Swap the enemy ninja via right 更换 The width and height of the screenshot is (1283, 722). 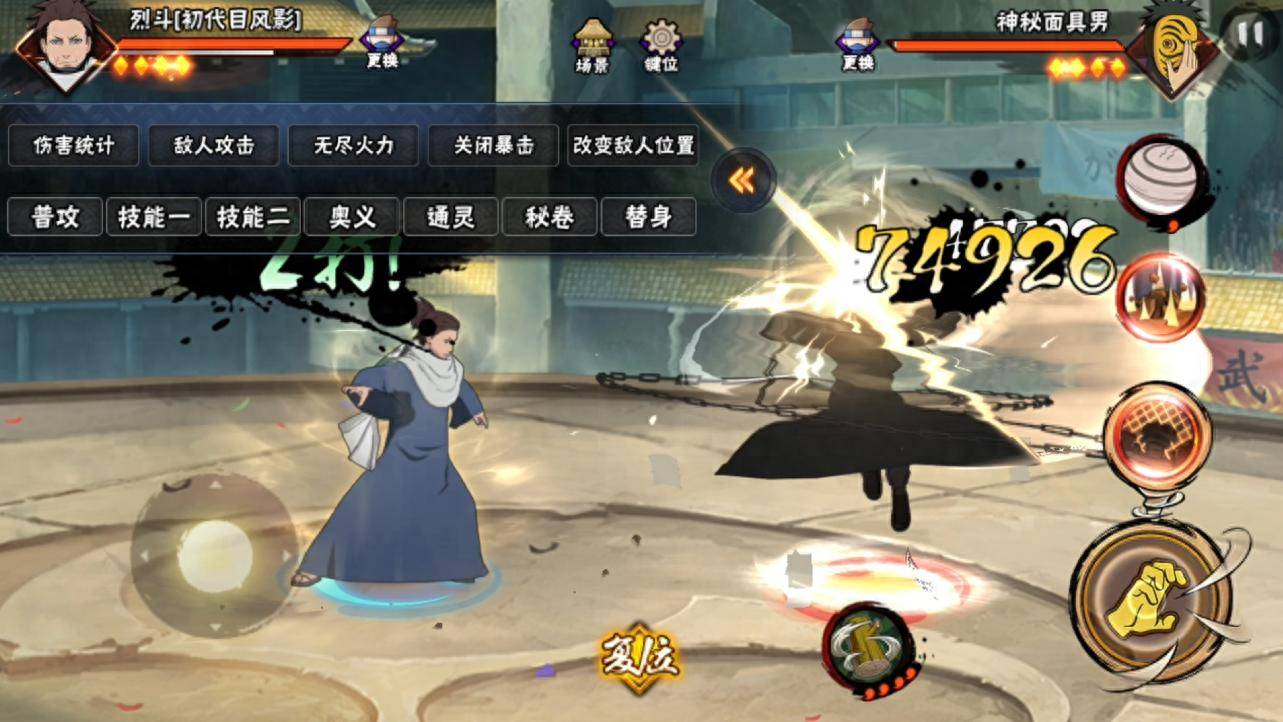(858, 44)
